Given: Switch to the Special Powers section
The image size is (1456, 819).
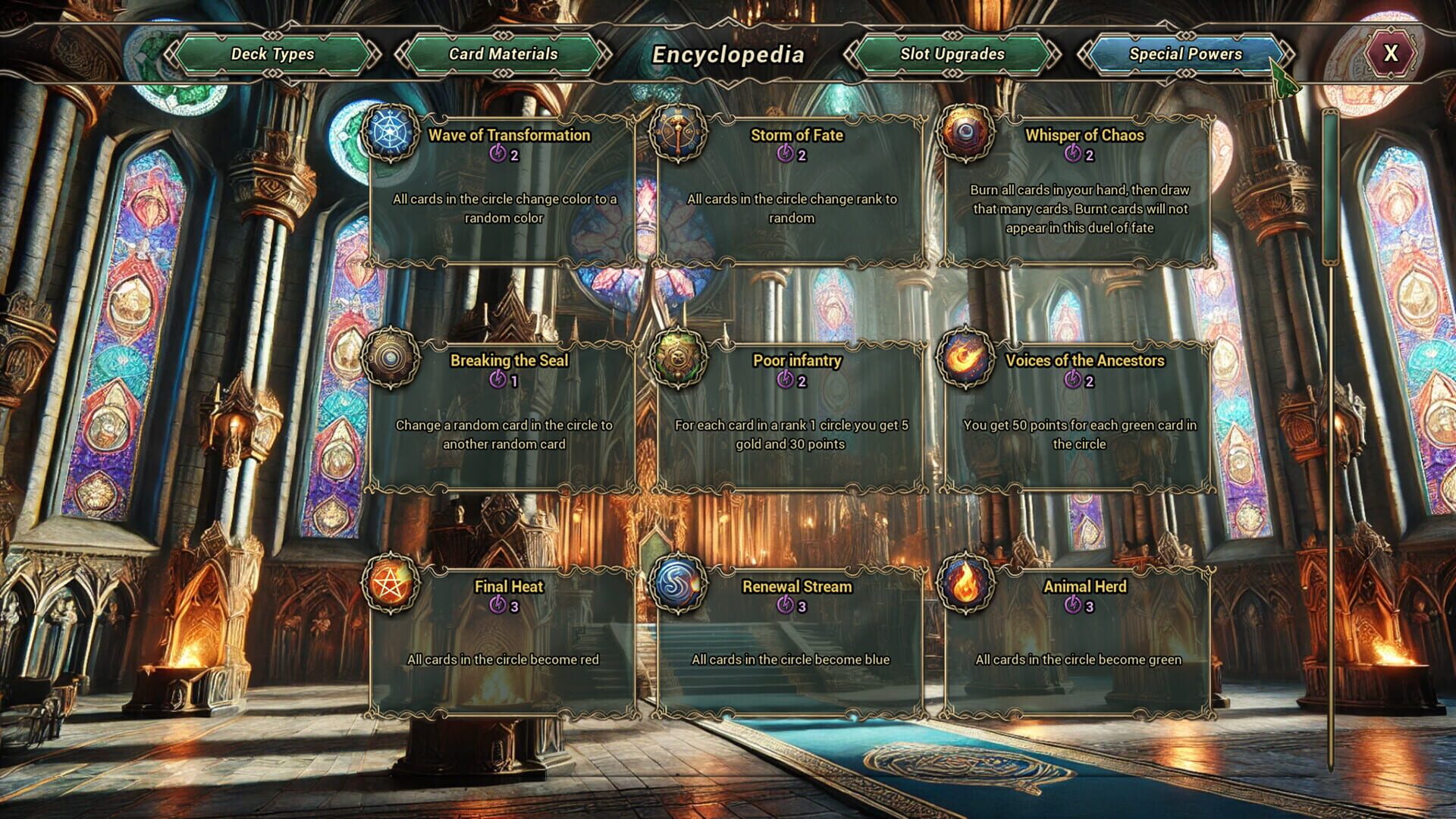Looking at the screenshot, I should click(x=1185, y=54).
